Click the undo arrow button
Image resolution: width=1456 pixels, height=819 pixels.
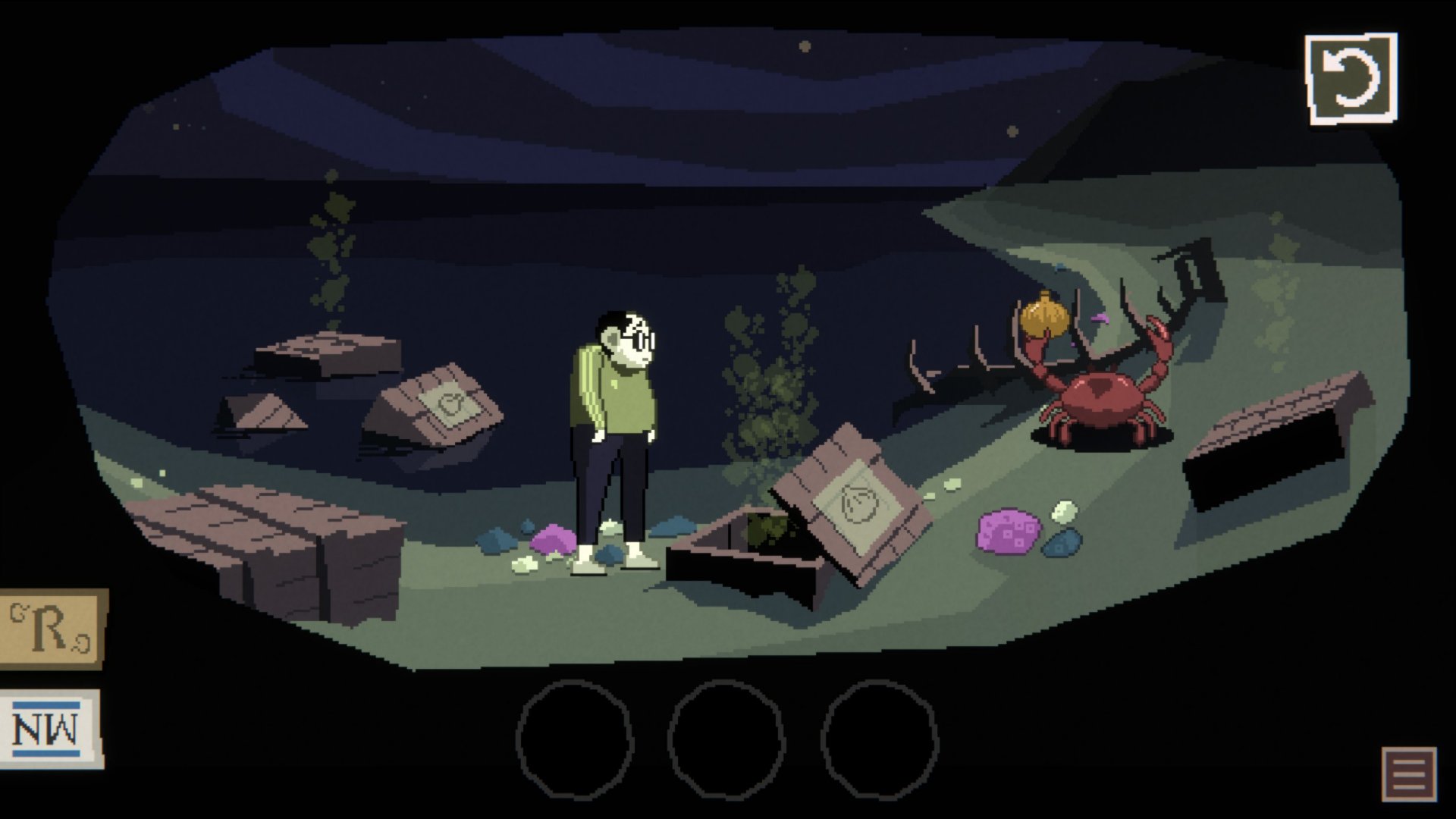tap(1351, 78)
